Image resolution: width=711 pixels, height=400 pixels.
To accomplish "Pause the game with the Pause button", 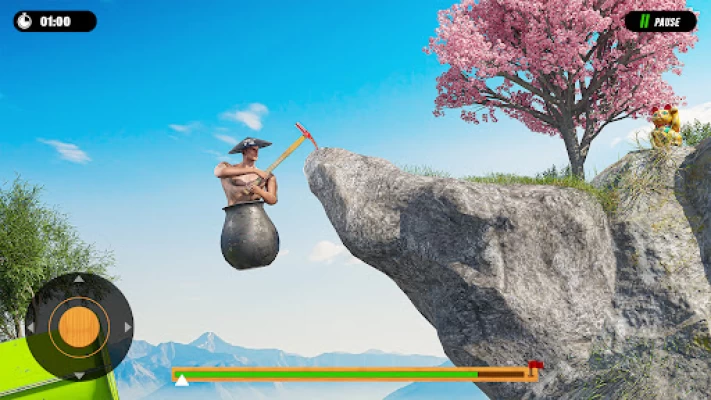I will (660, 21).
